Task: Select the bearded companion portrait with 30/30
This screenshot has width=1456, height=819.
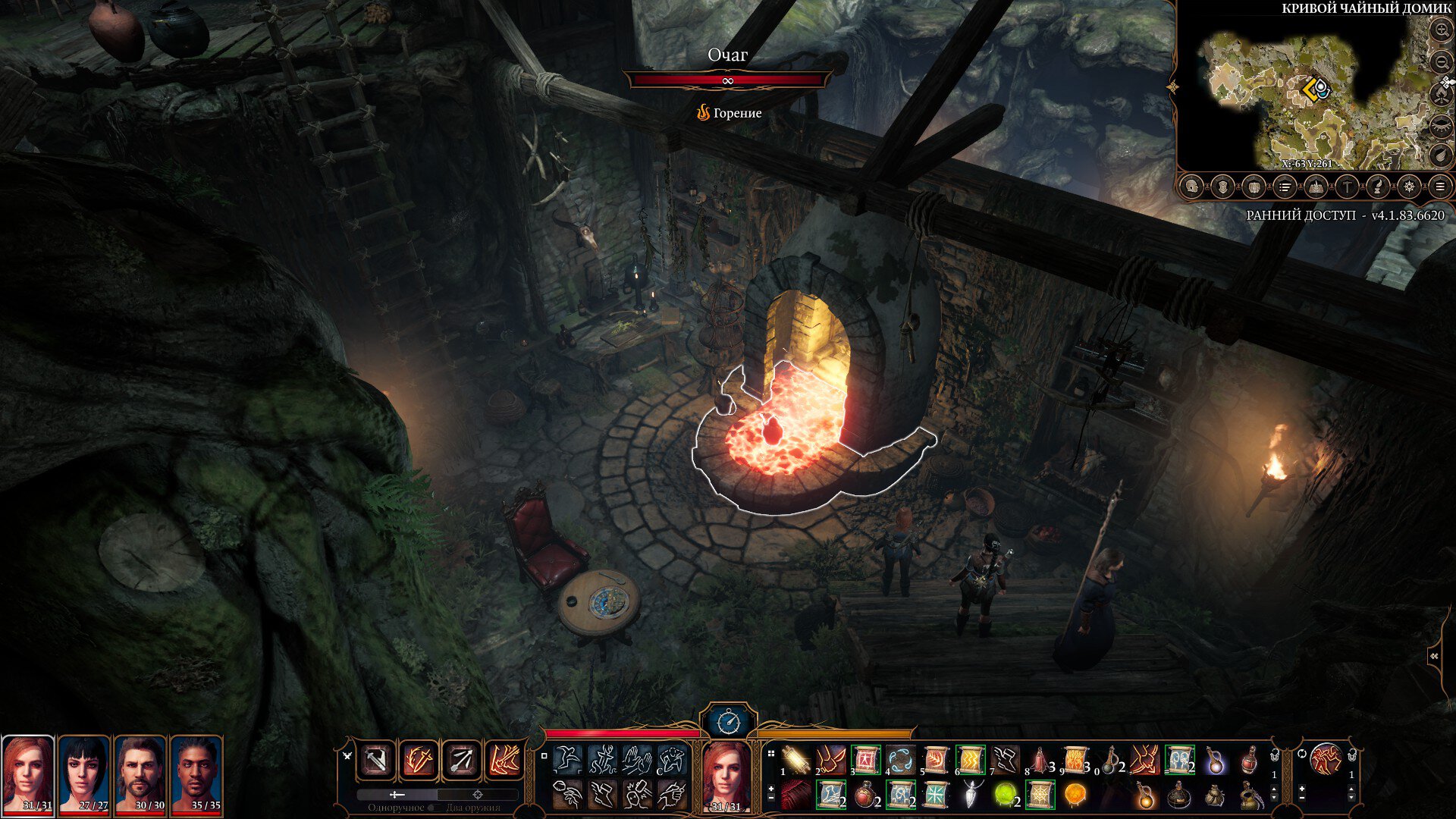Action: pos(140,775)
